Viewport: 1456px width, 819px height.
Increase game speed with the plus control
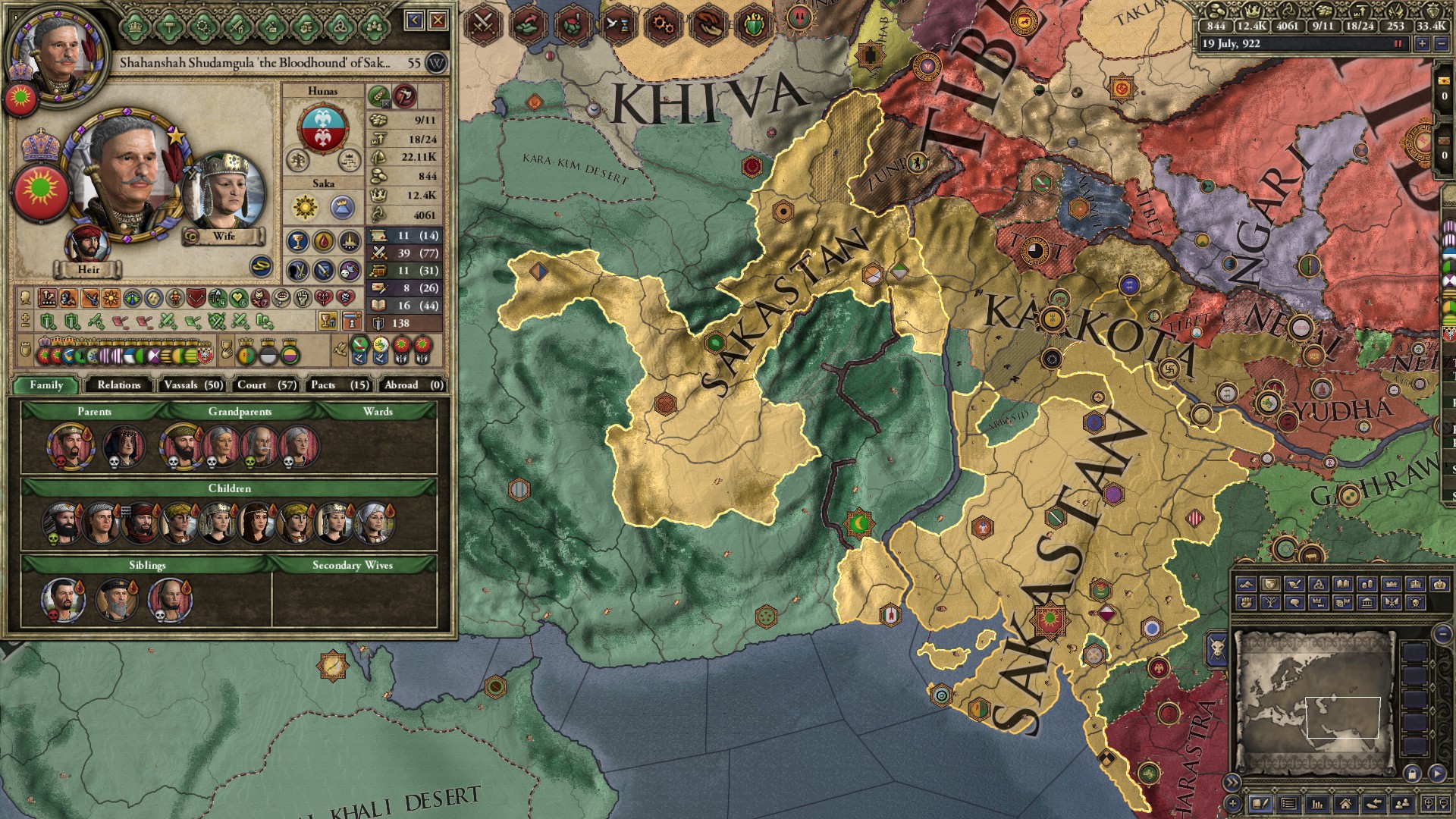tap(1423, 44)
